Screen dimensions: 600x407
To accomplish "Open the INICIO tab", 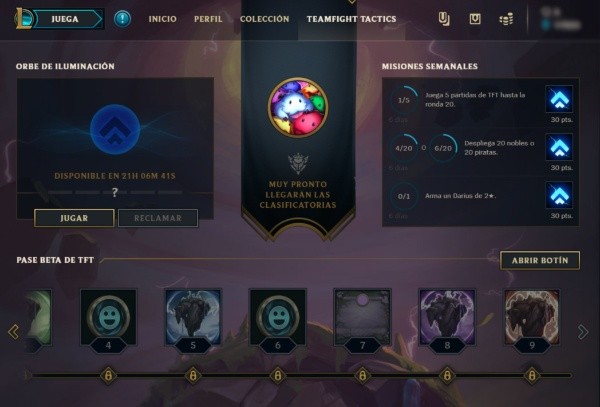I will (x=162, y=19).
